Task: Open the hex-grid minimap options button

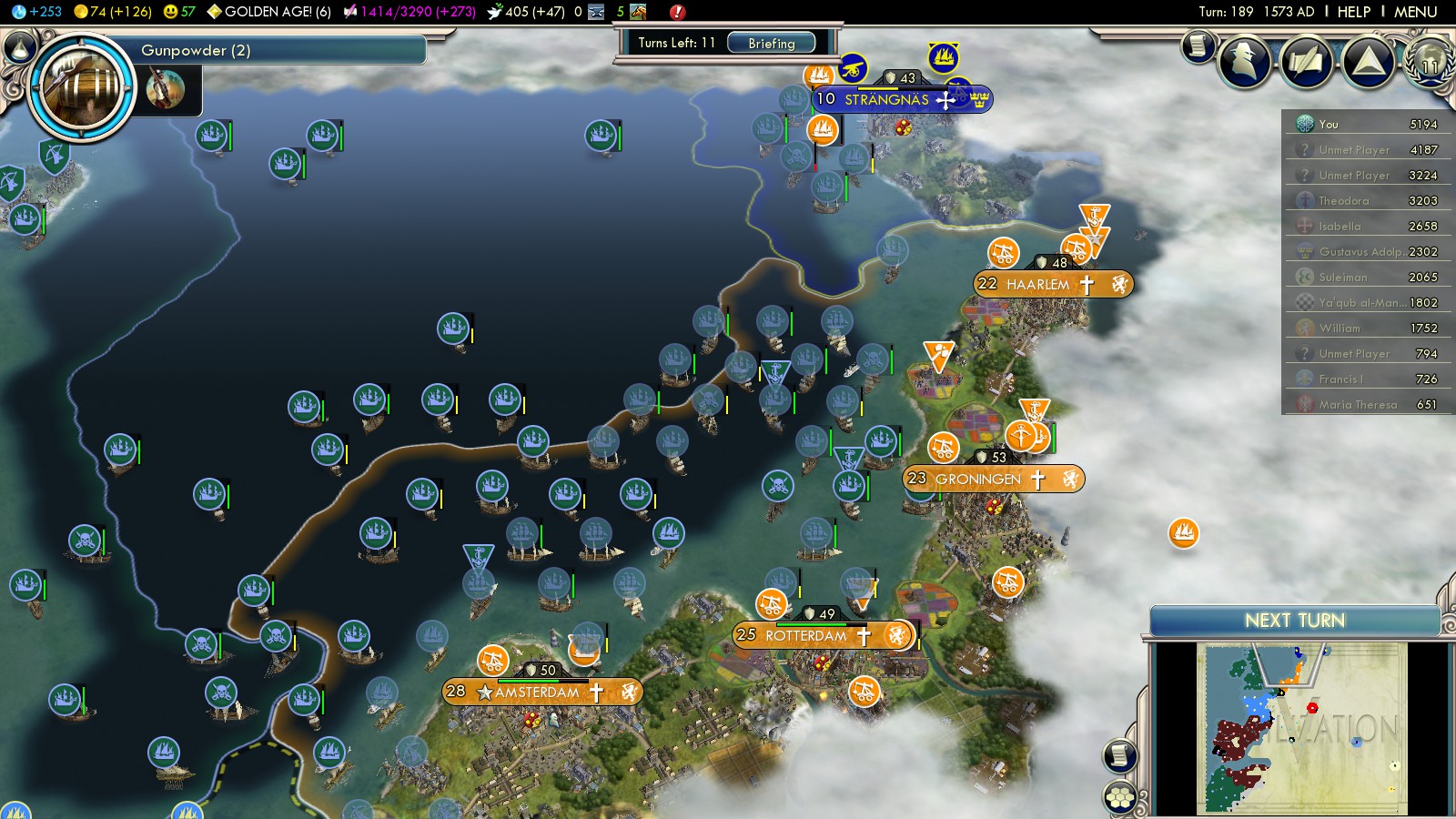Action: pyautogui.click(x=1120, y=797)
